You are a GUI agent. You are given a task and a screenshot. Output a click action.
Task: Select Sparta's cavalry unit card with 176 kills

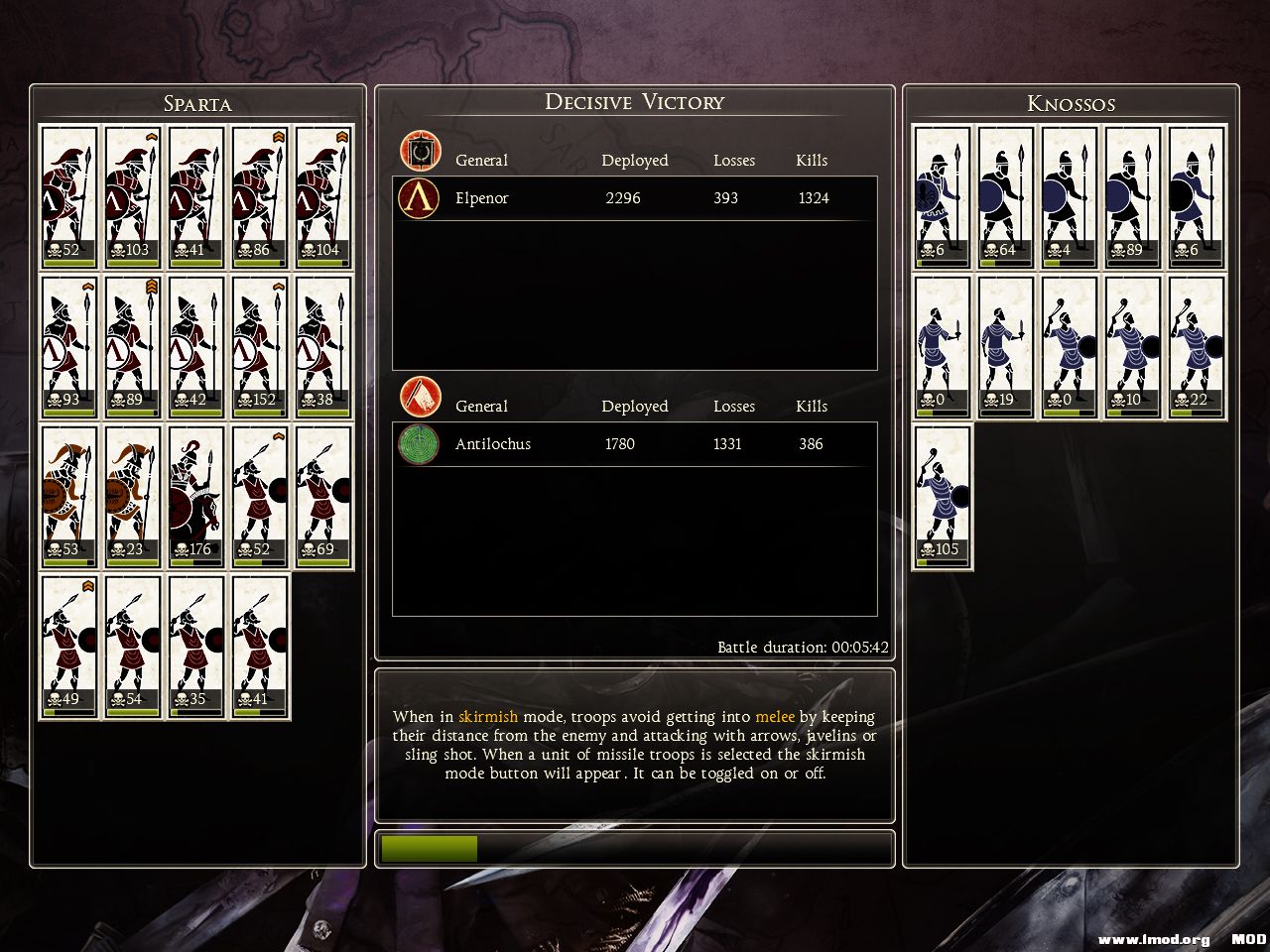[x=196, y=497]
